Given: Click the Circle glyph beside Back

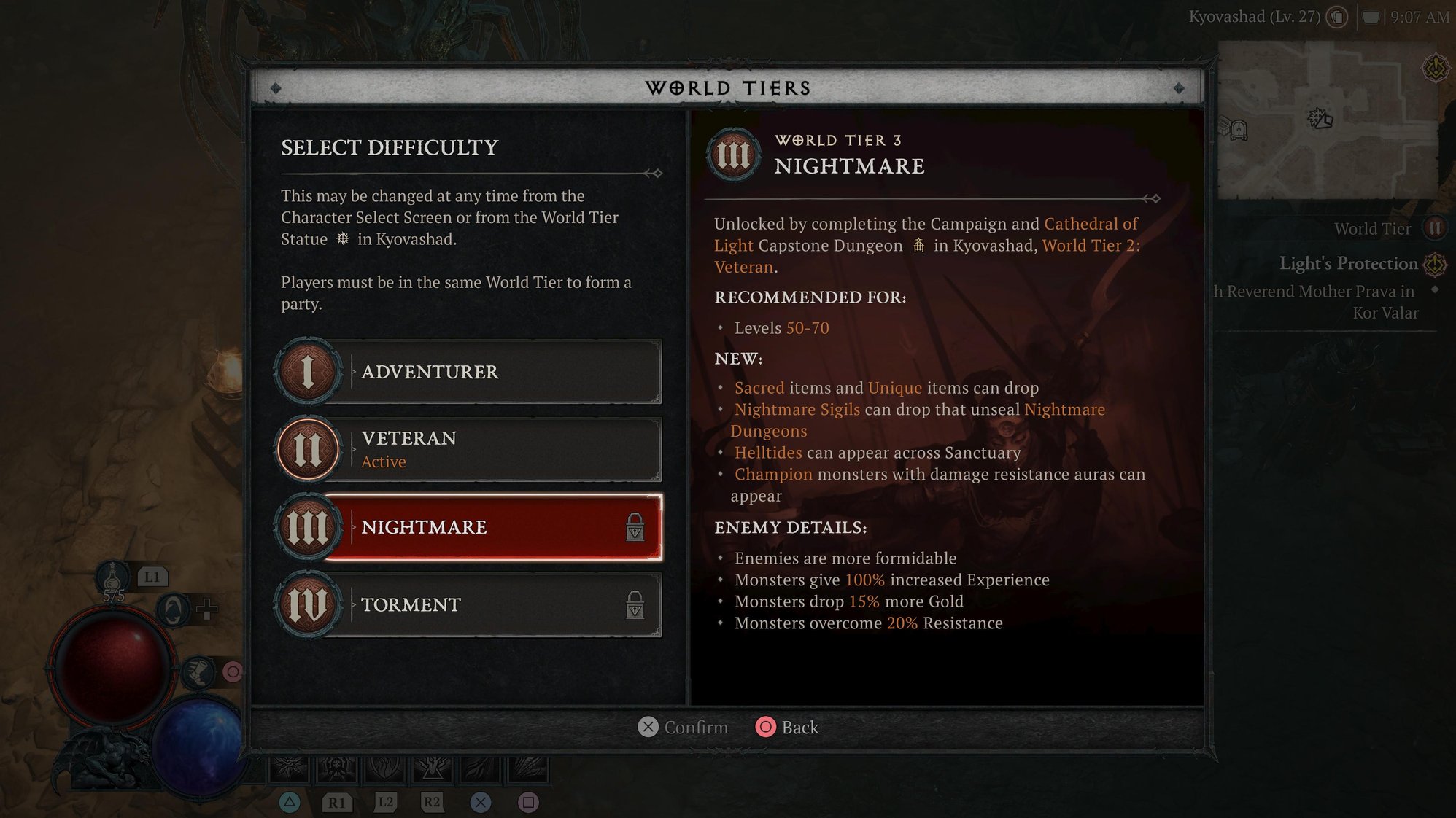Looking at the screenshot, I should [765, 727].
